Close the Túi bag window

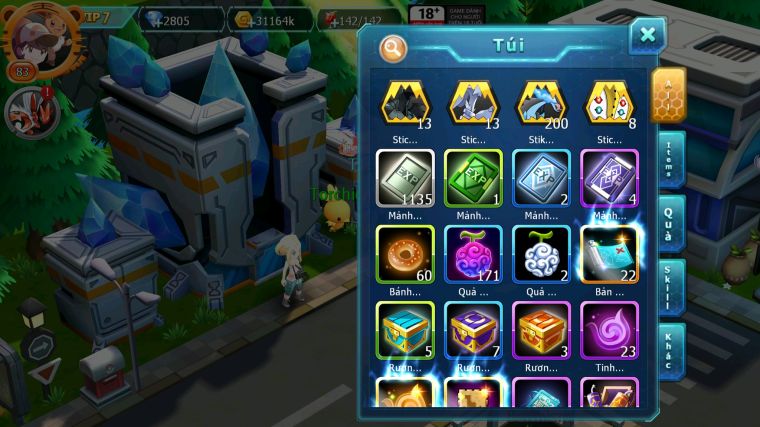pyautogui.click(x=647, y=36)
